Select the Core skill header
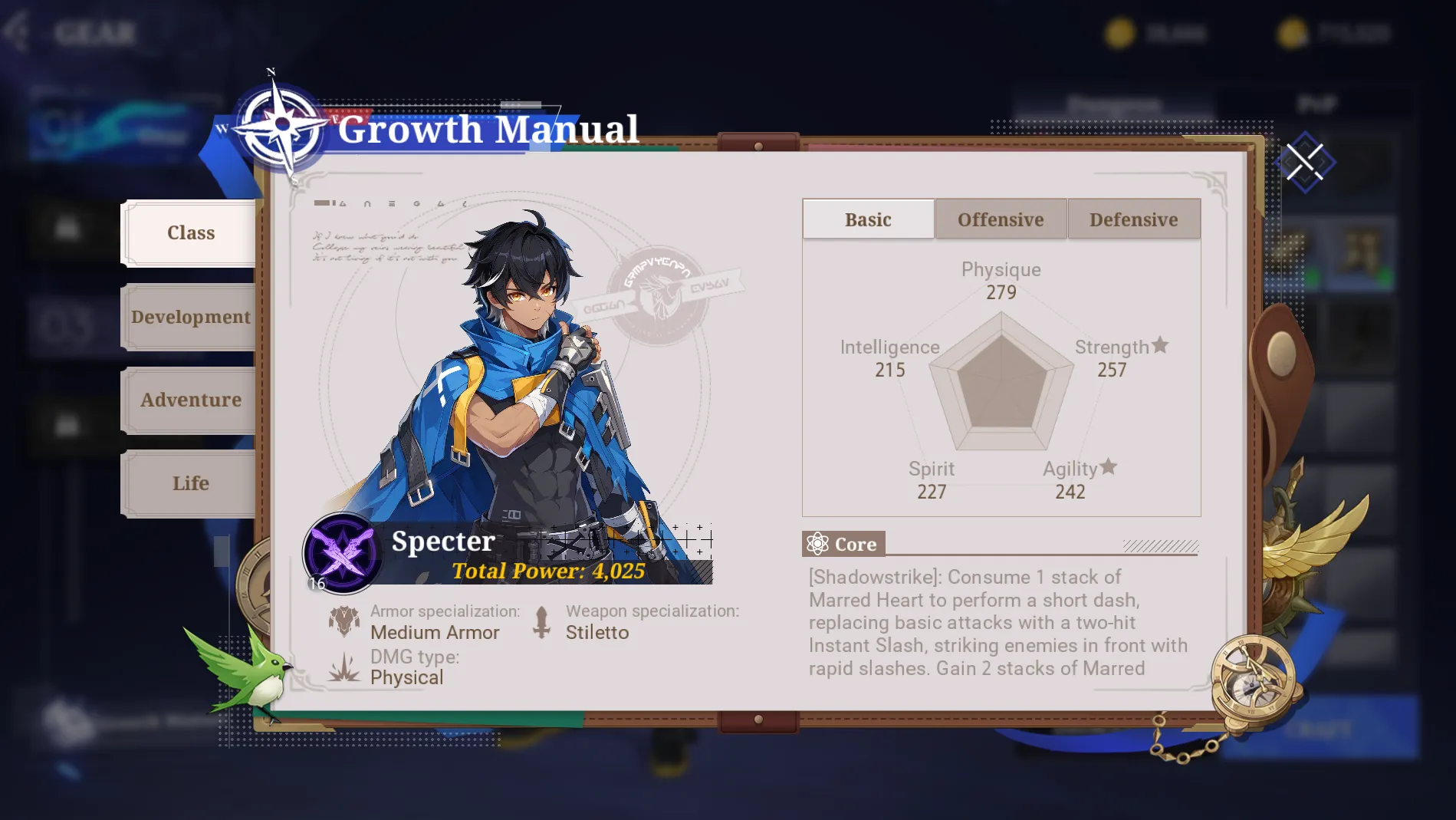 843,544
